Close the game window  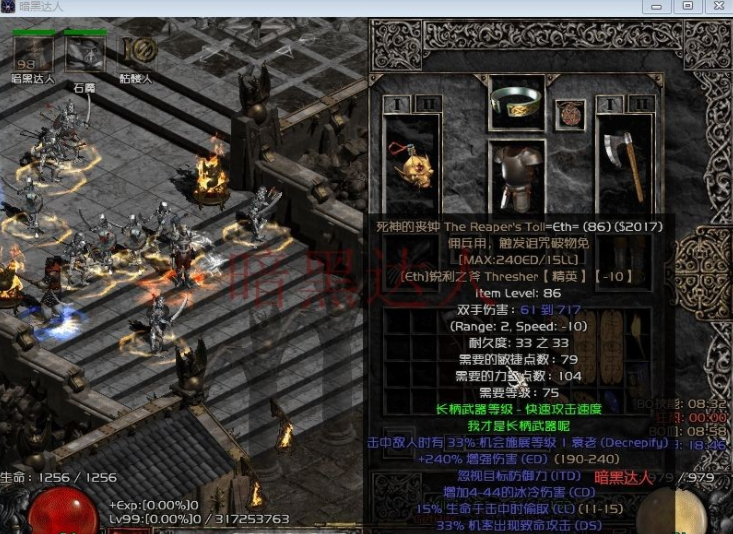(x=714, y=6)
